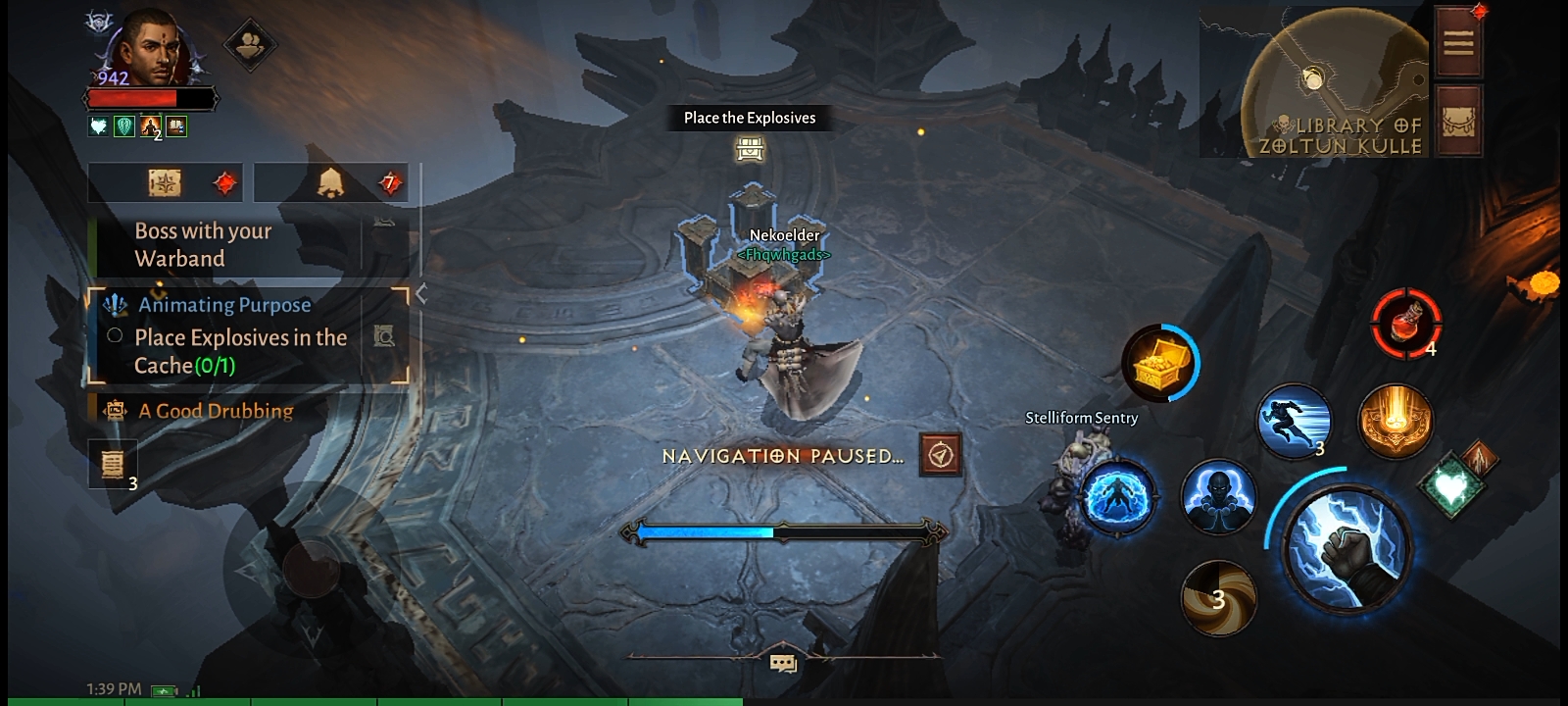Open the scroll icon with count 3
This screenshot has width=1568, height=706.
pyautogui.click(x=113, y=463)
